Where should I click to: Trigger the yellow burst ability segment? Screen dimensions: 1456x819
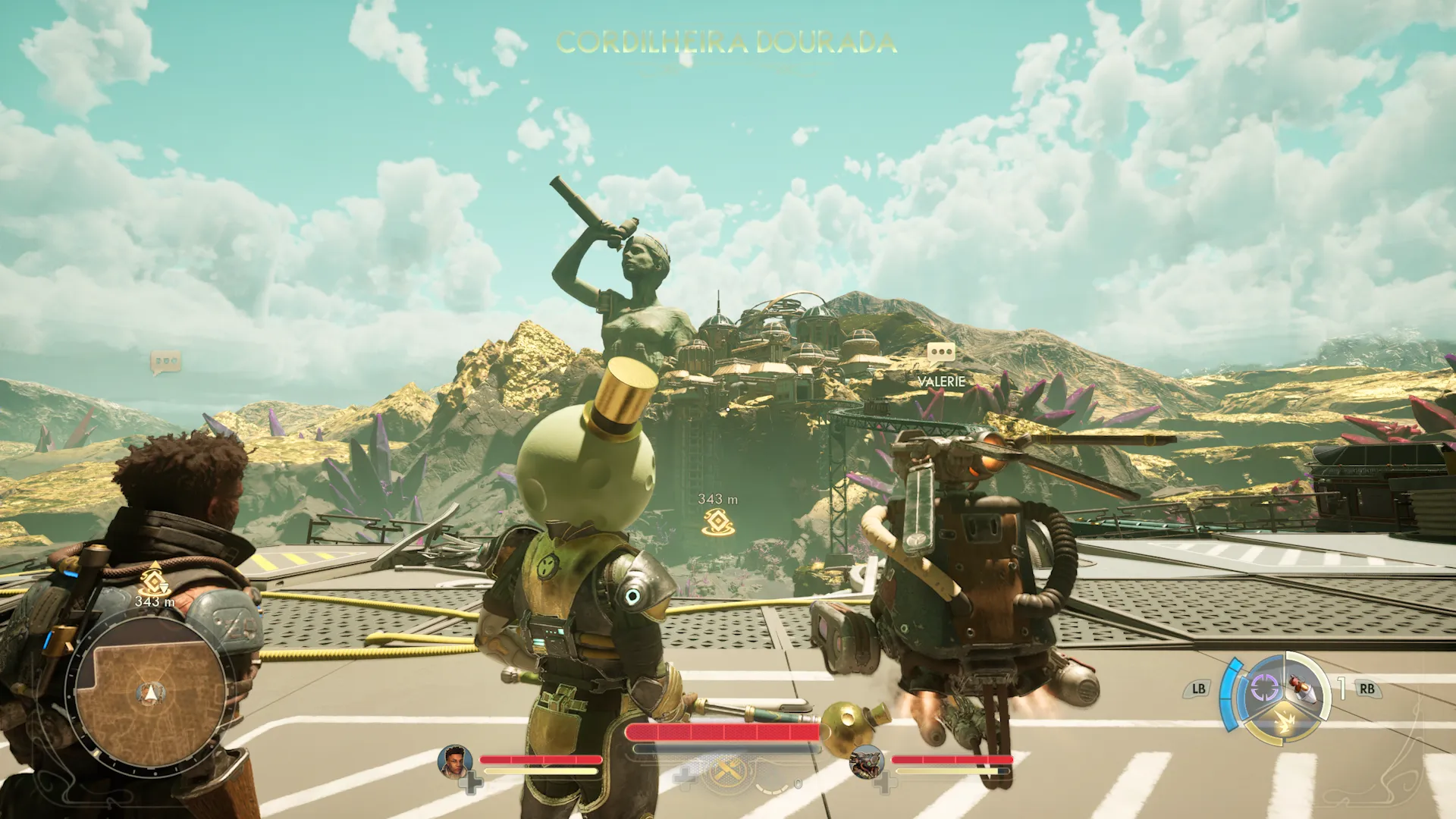click(x=1283, y=721)
